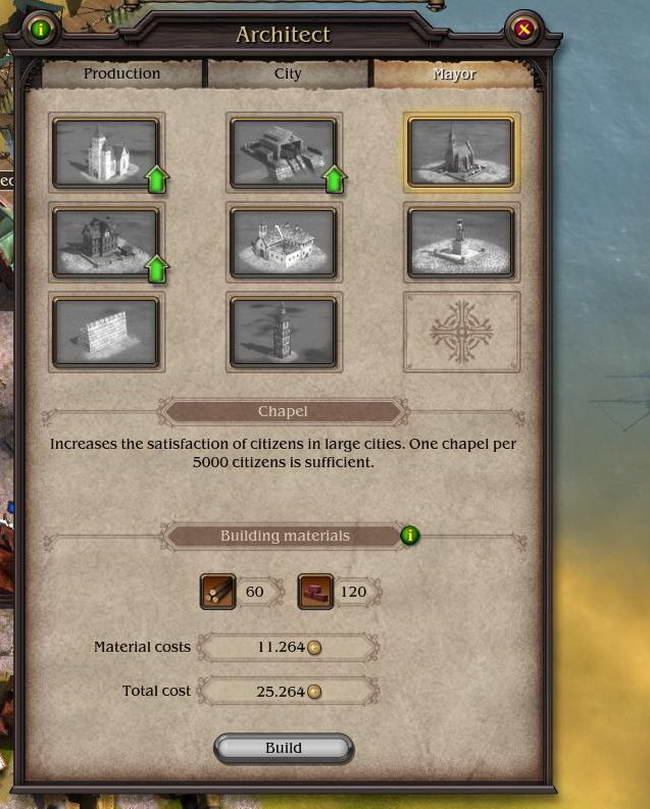650x809 pixels.
Task: Select the Mayor tab
Action: 454,74
